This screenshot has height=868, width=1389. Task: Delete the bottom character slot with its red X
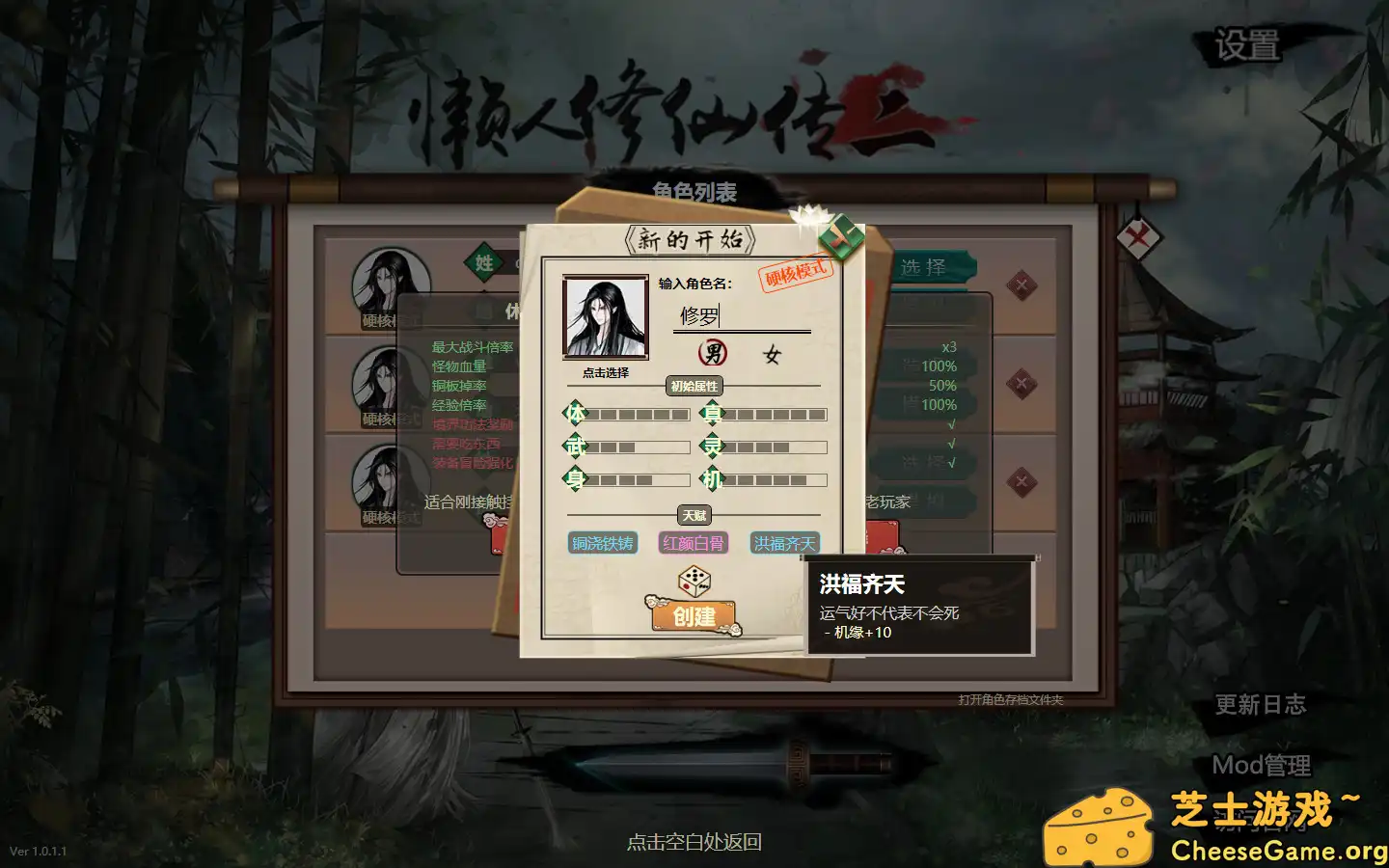coord(1020,479)
